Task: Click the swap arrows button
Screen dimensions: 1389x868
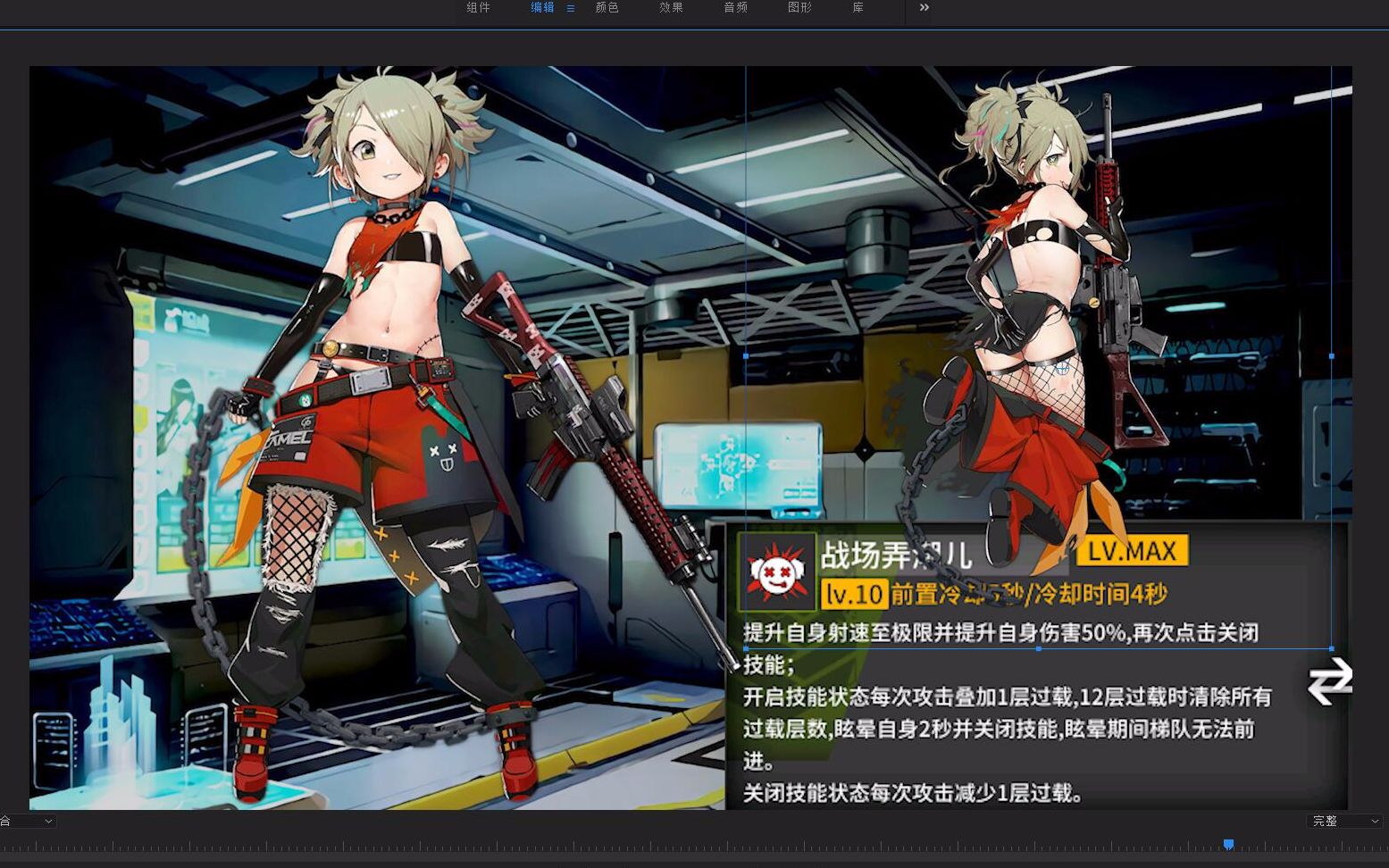Action: [x=1329, y=681]
